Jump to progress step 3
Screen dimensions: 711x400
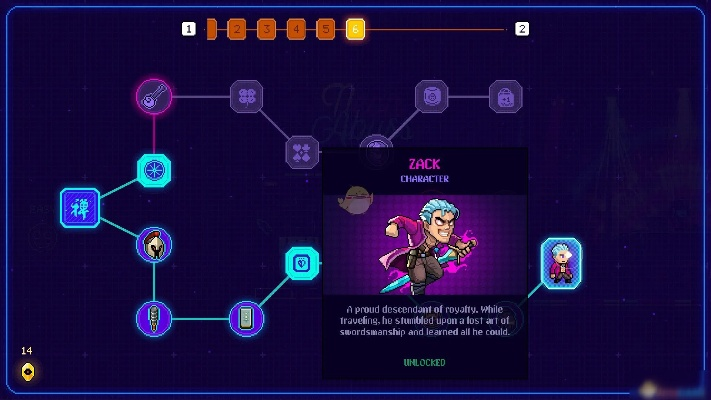click(266, 29)
